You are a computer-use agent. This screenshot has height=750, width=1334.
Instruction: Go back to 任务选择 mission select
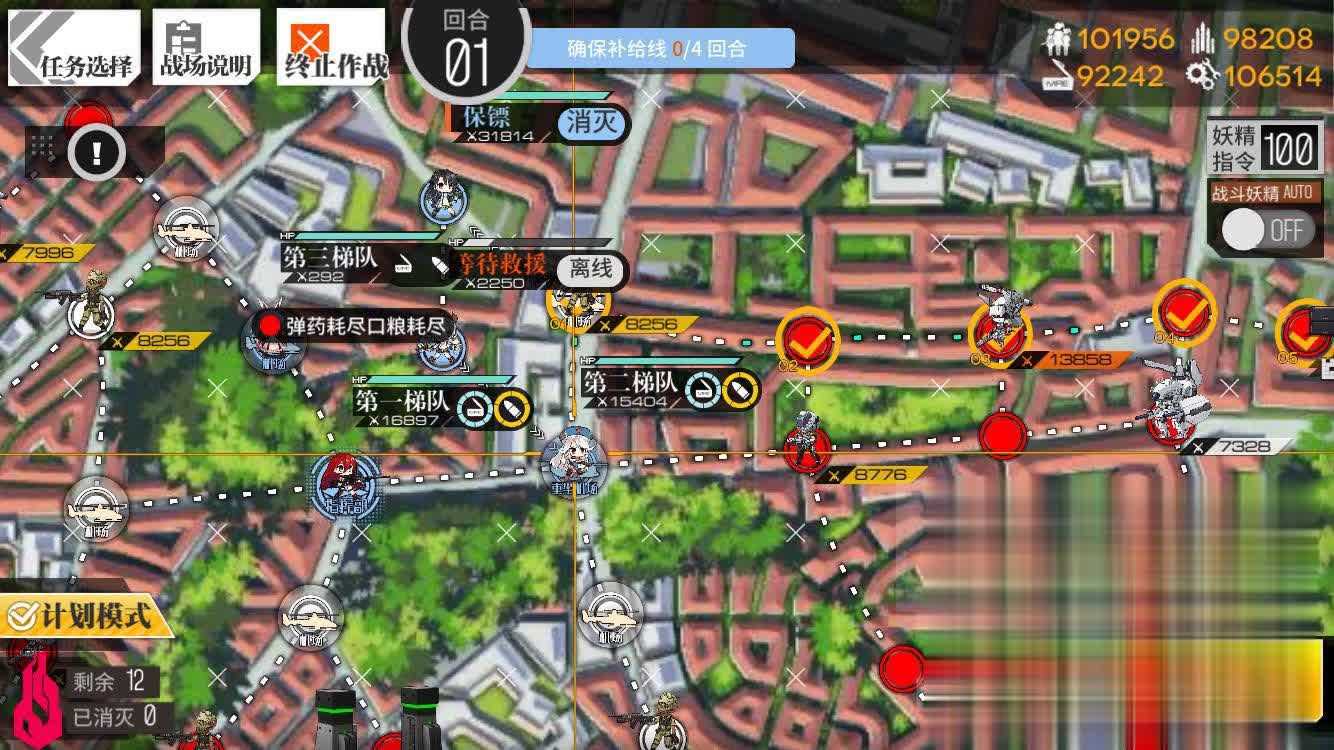tap(72, 48)
